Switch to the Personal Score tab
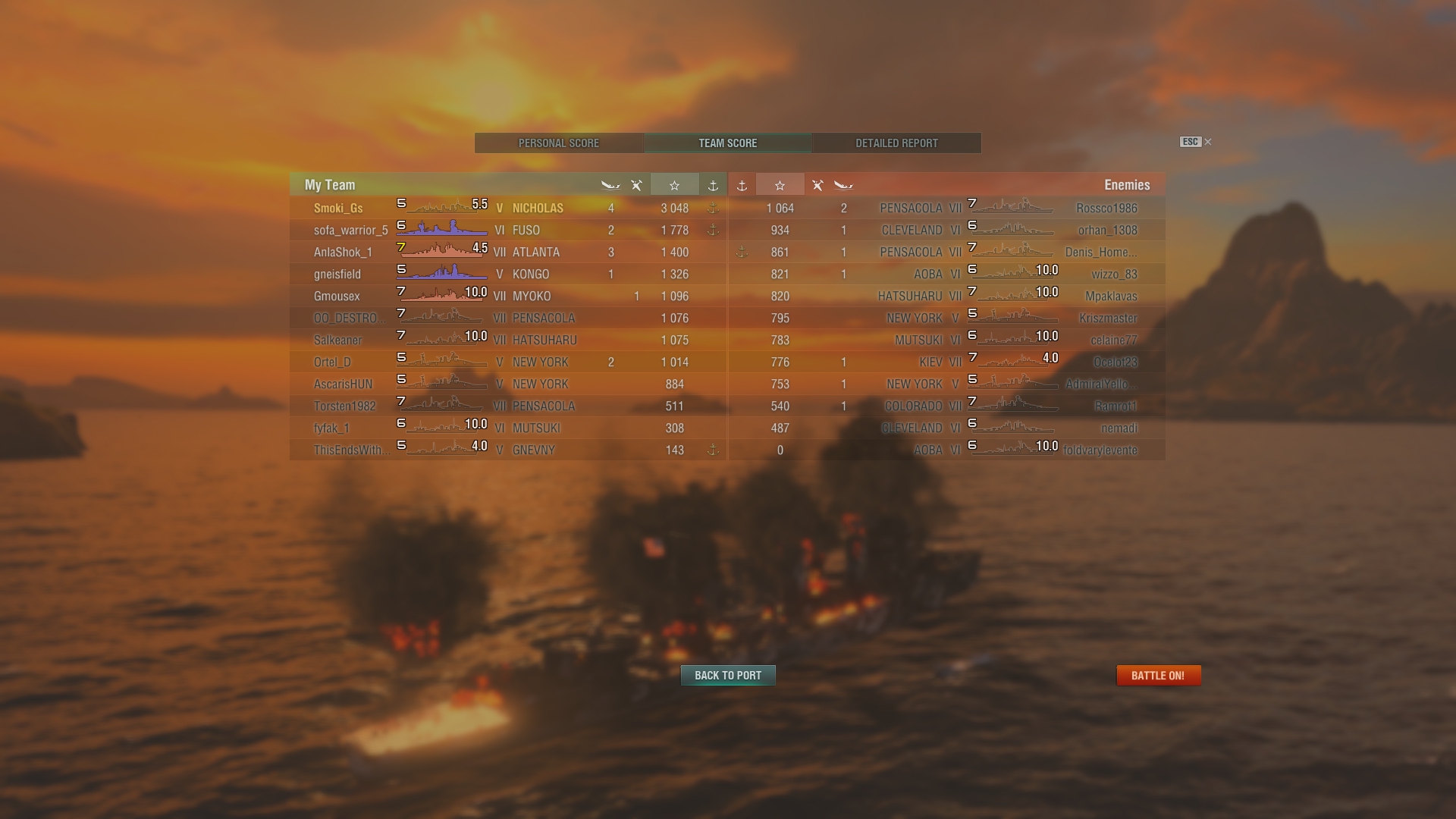The width and height of the screenshot is (1456, 819). pos(559,143)
